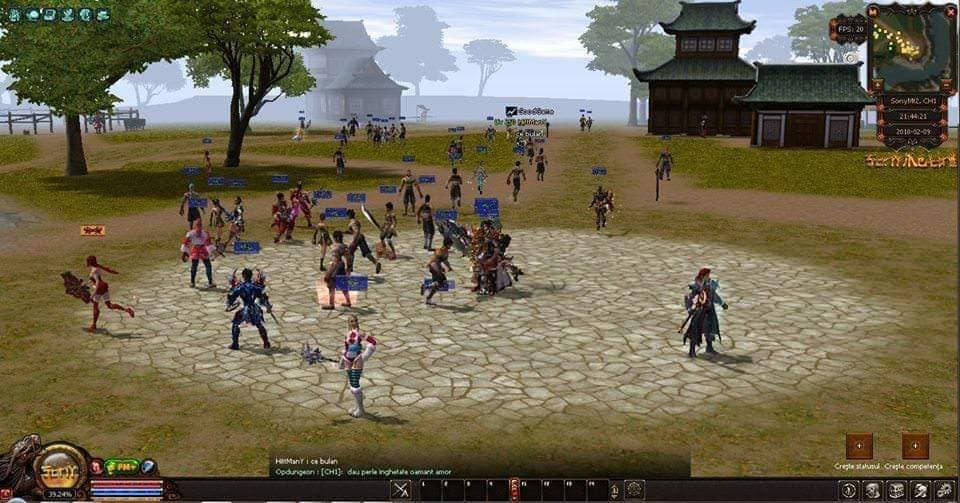This screenshot has height=503, width=960.
Task: Click the green PM+ buff icon
Action: [122, 467]
